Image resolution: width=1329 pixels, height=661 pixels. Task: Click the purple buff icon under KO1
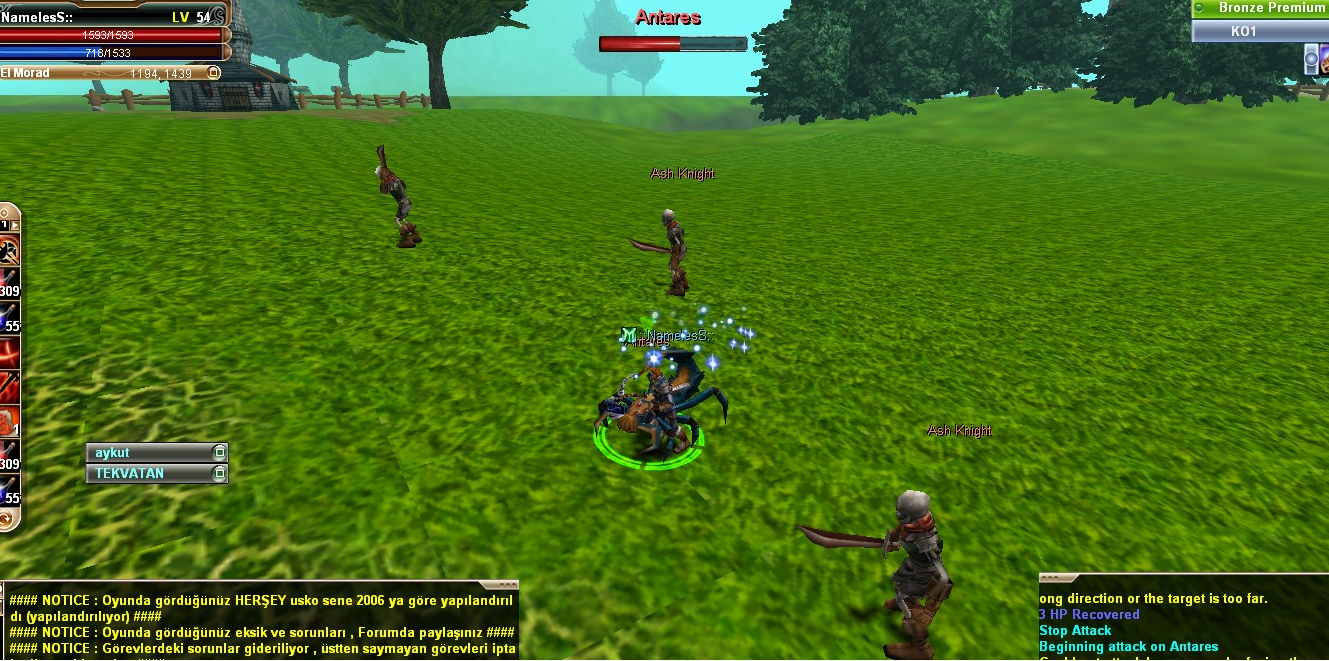[x=1313, y=60]
